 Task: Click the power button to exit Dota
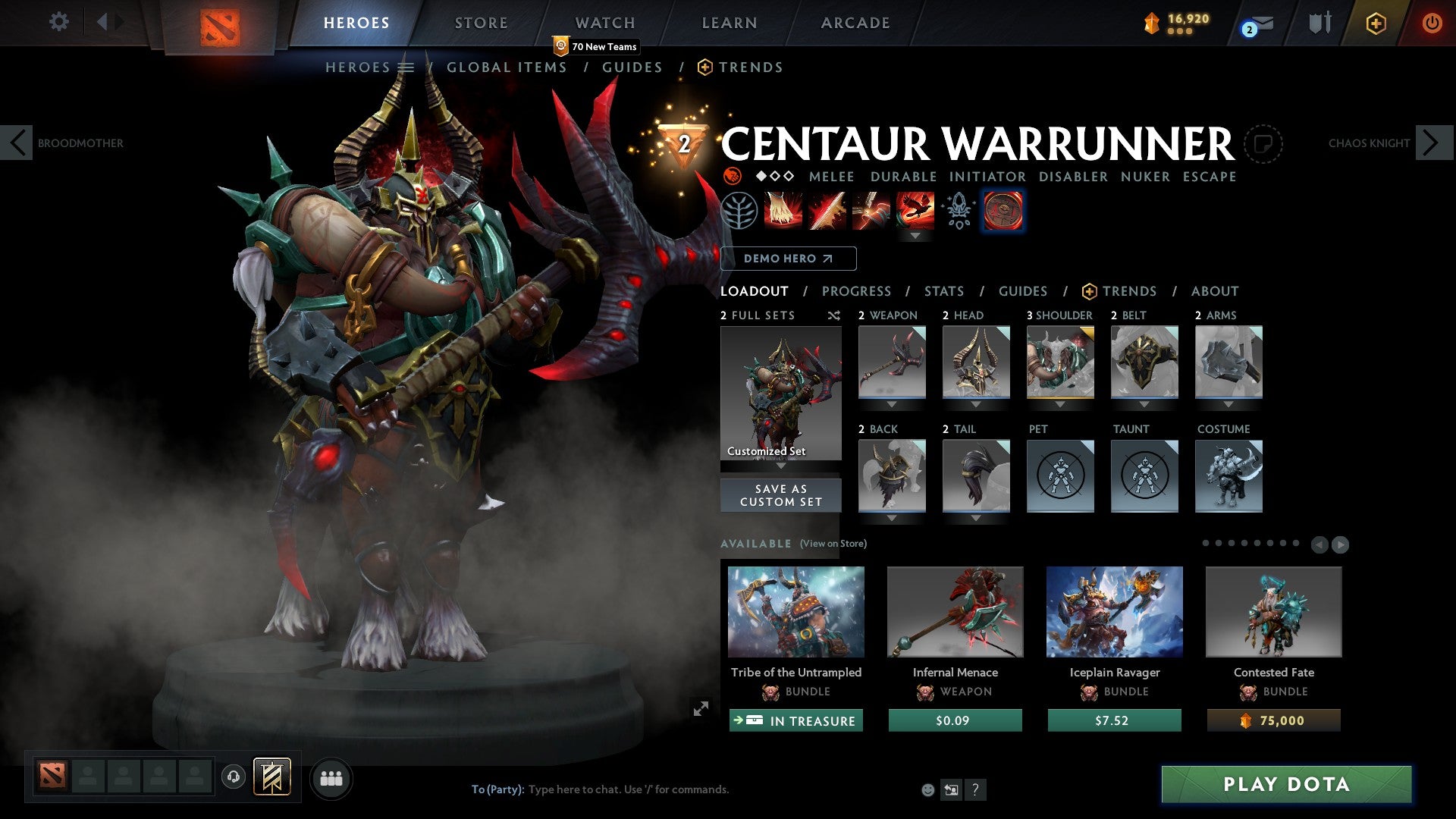tap(1432, 23)
